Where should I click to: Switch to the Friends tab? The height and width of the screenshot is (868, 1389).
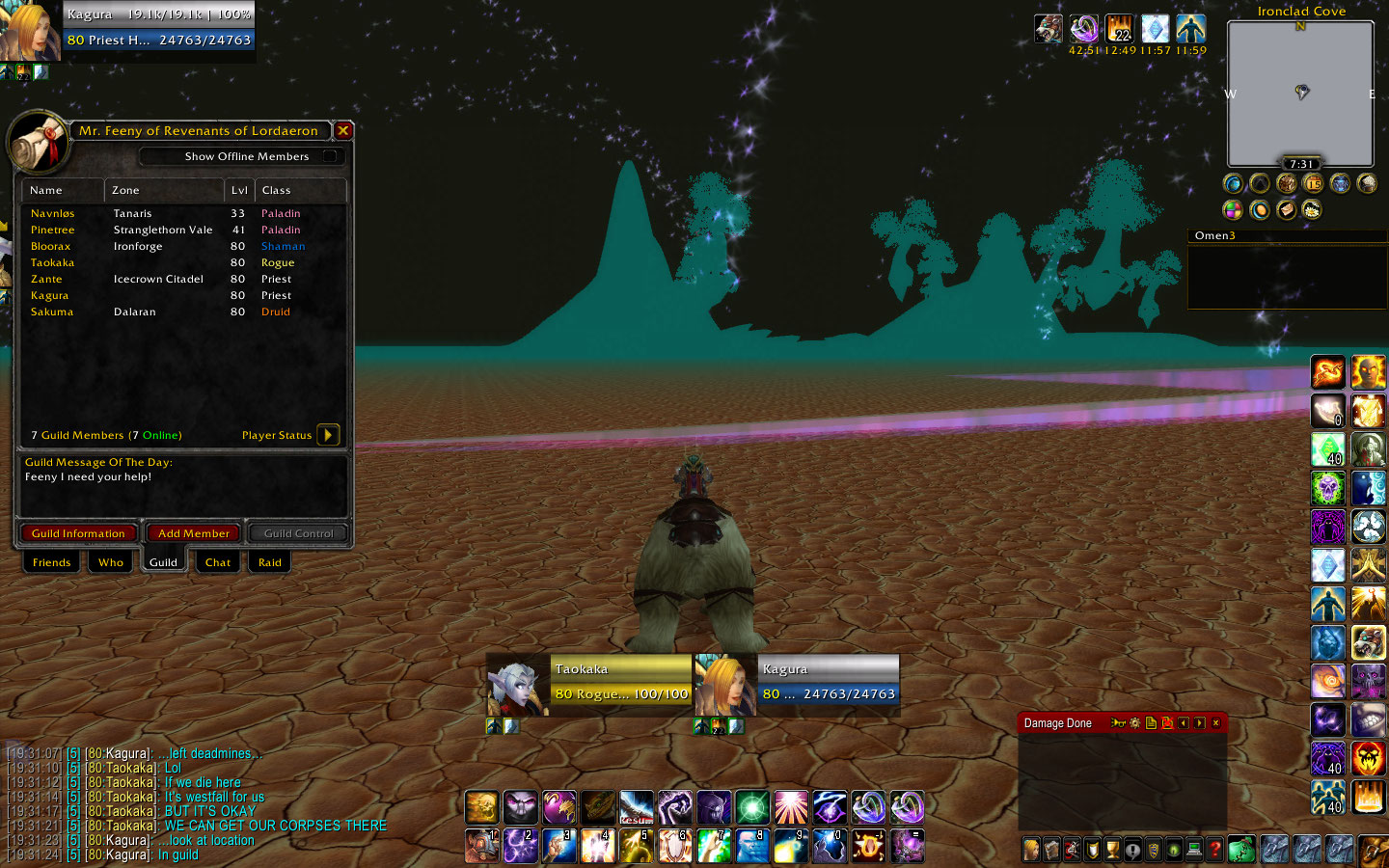51,562
